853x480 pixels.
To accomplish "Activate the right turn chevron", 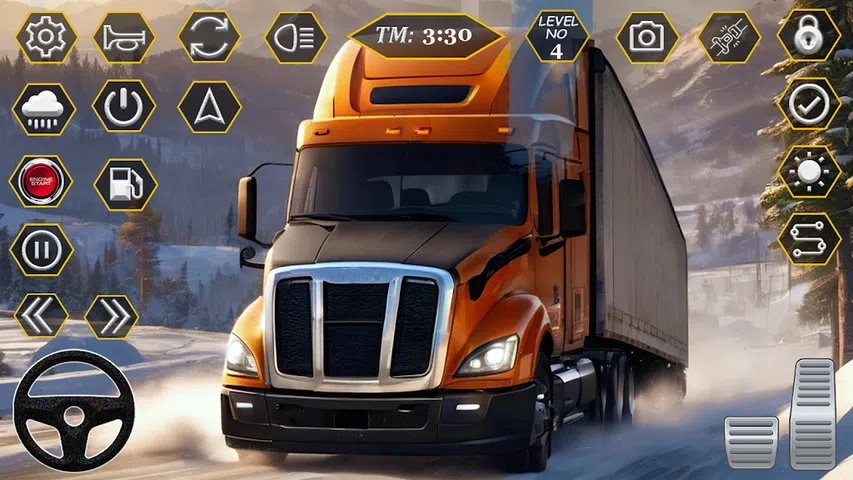I will pyautogui.click(x=111, y=316).
